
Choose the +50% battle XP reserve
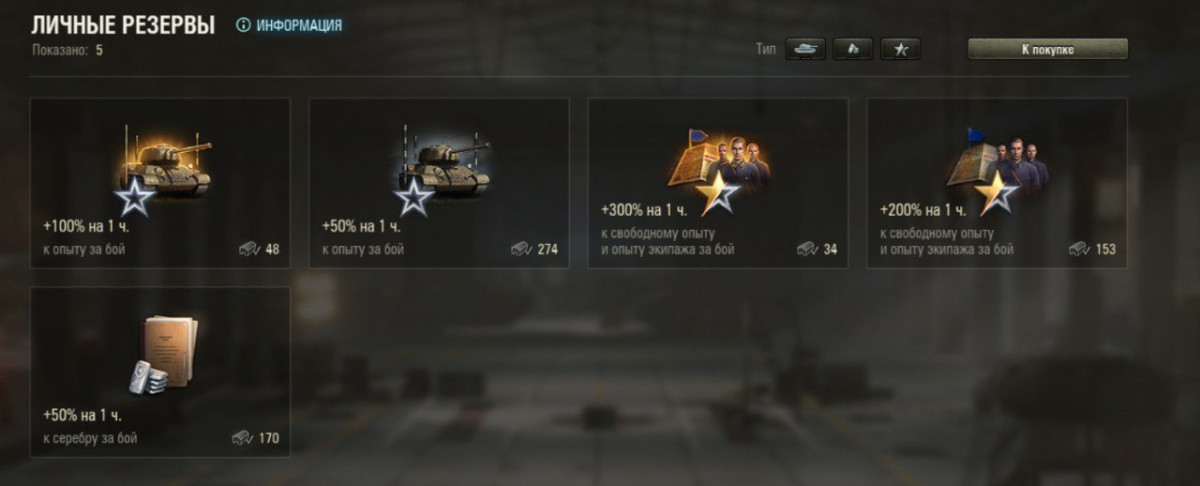(439, 183)
